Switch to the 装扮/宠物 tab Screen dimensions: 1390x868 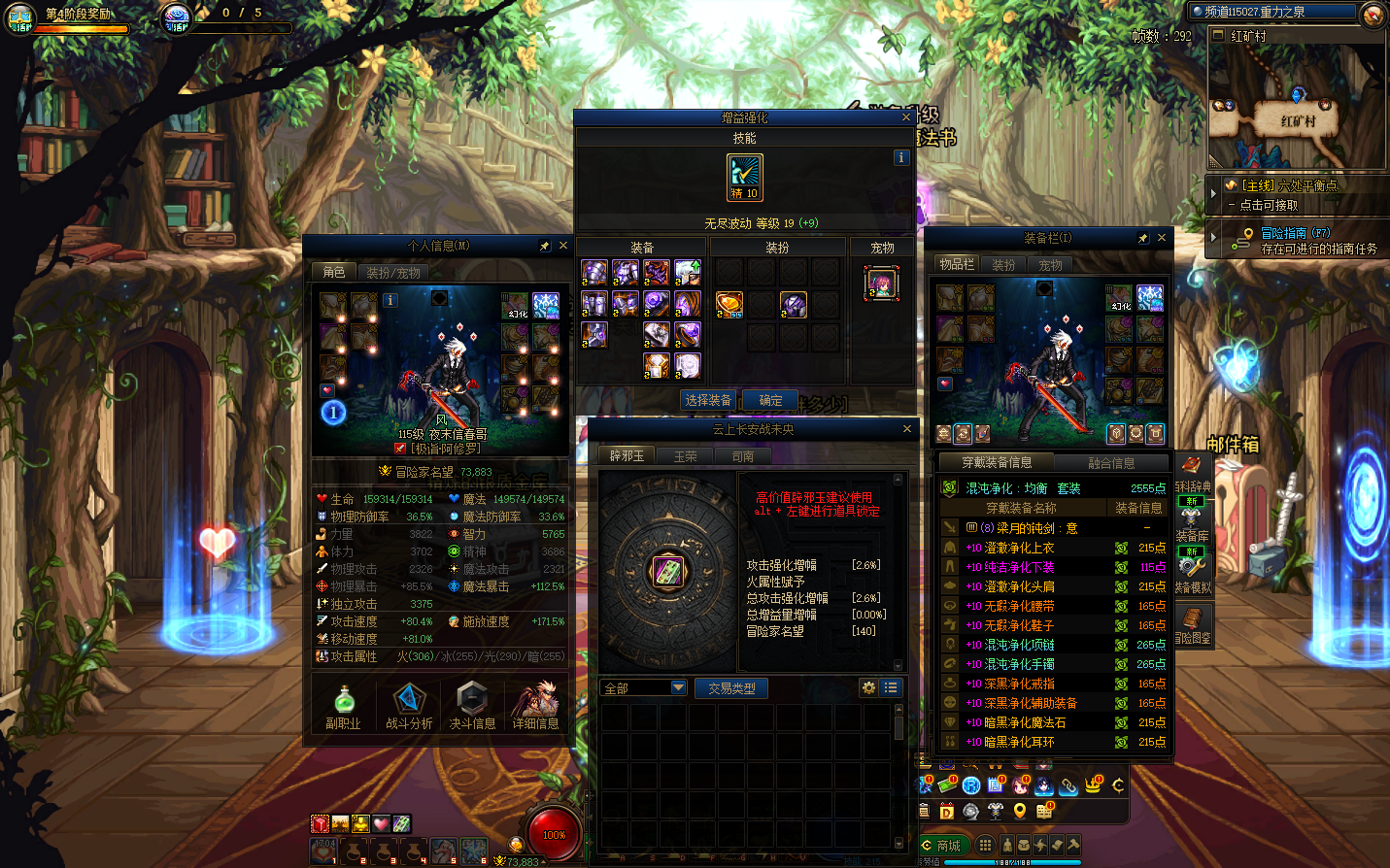click(x=393, y=273)
